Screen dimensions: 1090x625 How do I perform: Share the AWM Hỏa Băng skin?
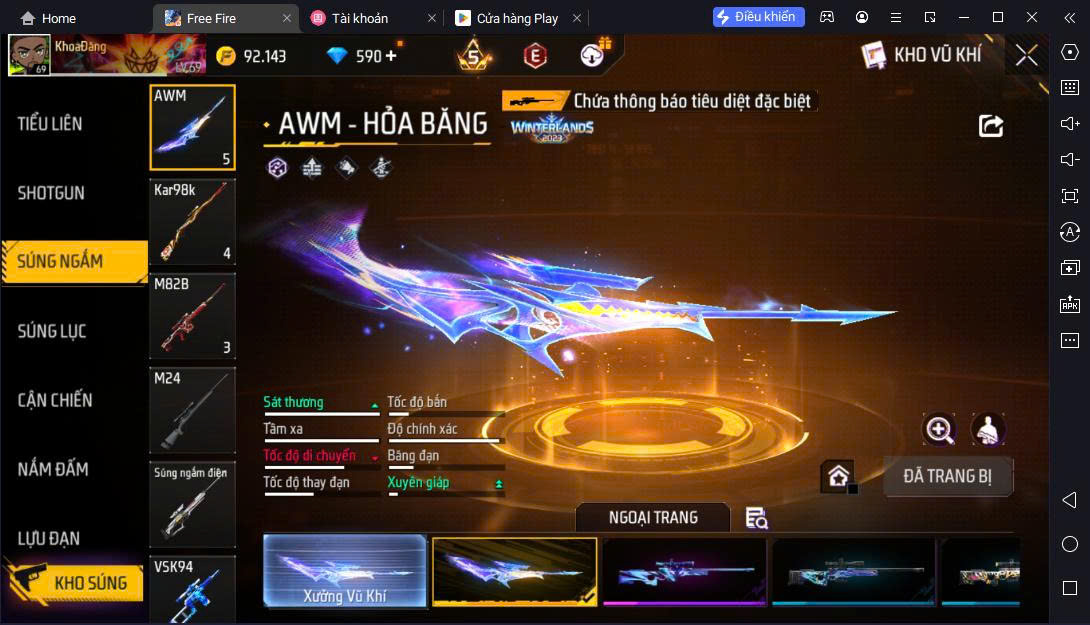990,125
